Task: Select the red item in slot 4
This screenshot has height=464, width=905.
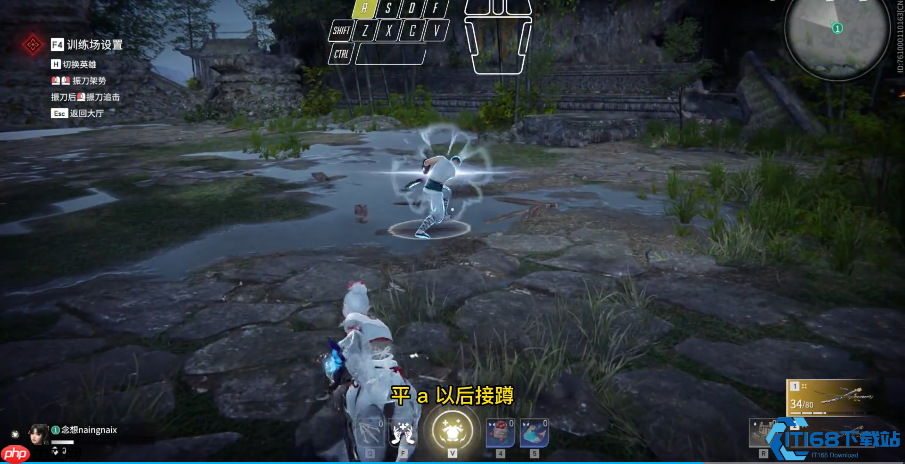Action: point(497,432)
